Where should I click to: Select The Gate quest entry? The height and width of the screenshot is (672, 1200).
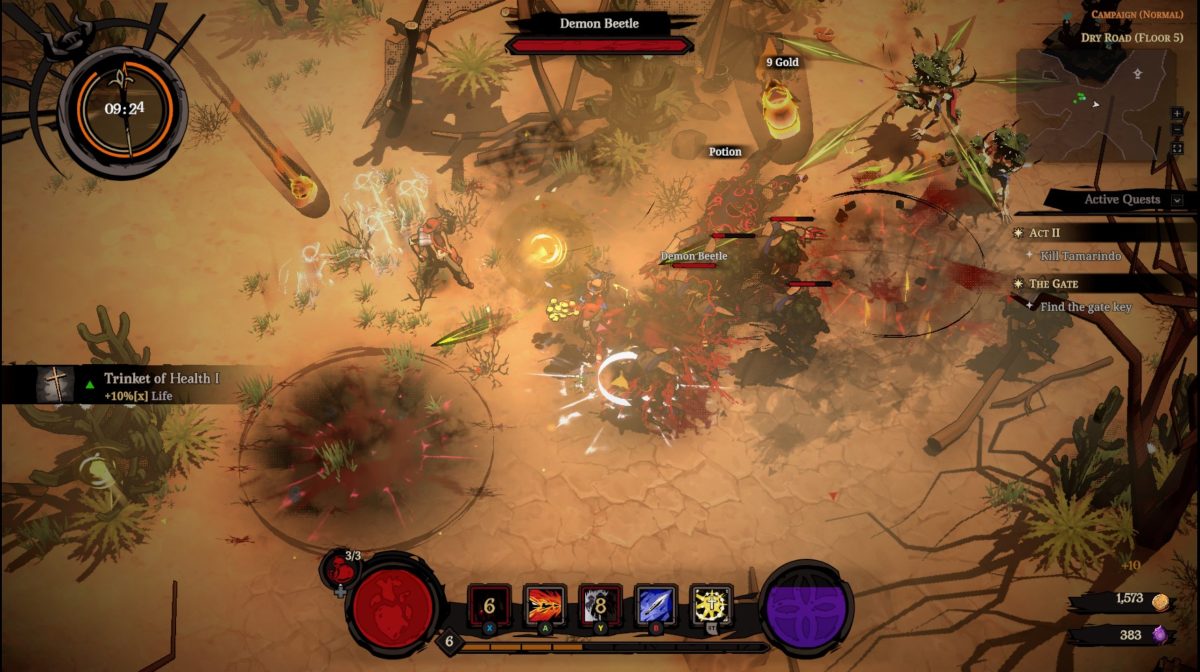pos(1053,284)
